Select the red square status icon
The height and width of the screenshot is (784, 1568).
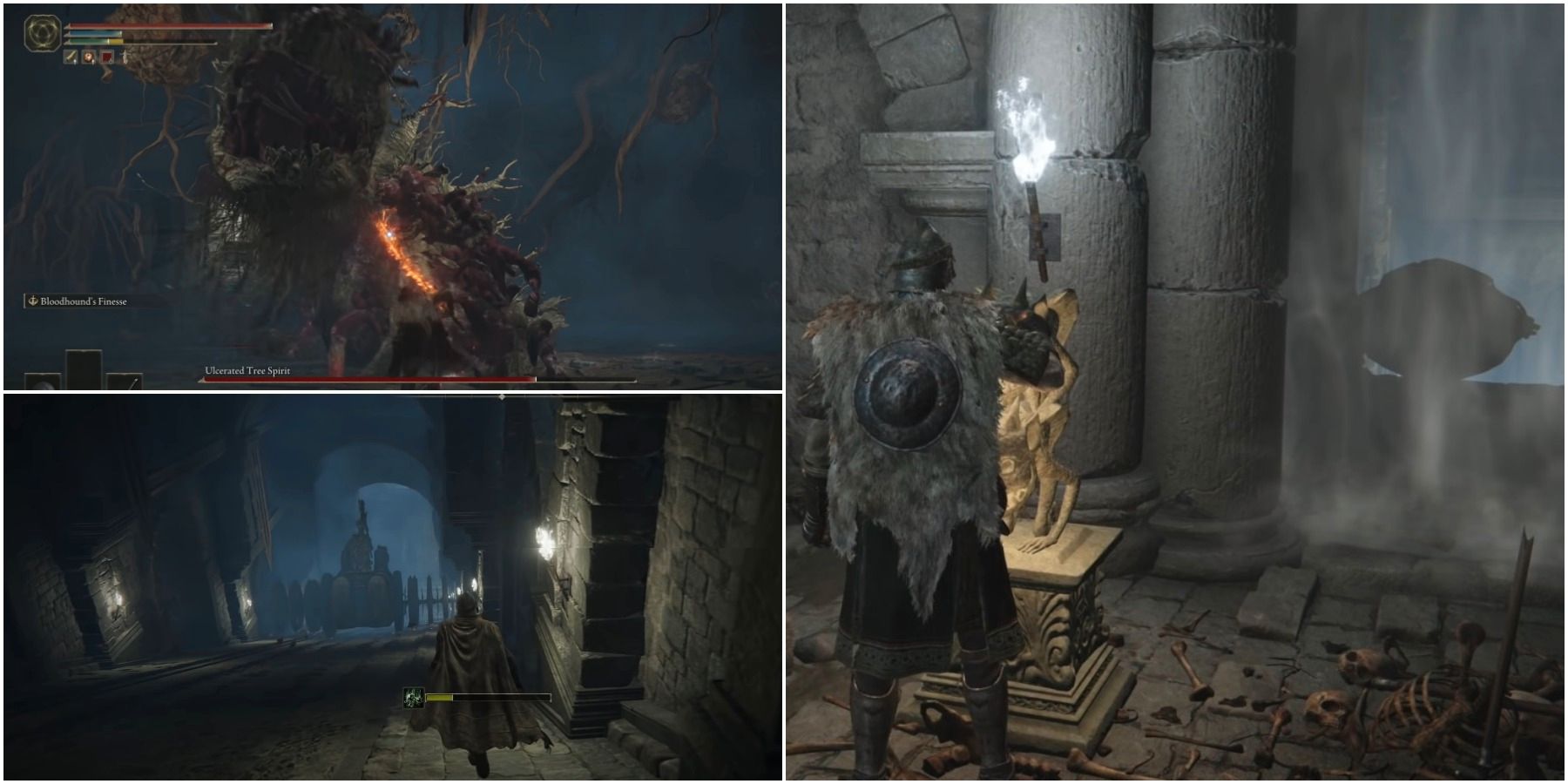coord(106,57)
